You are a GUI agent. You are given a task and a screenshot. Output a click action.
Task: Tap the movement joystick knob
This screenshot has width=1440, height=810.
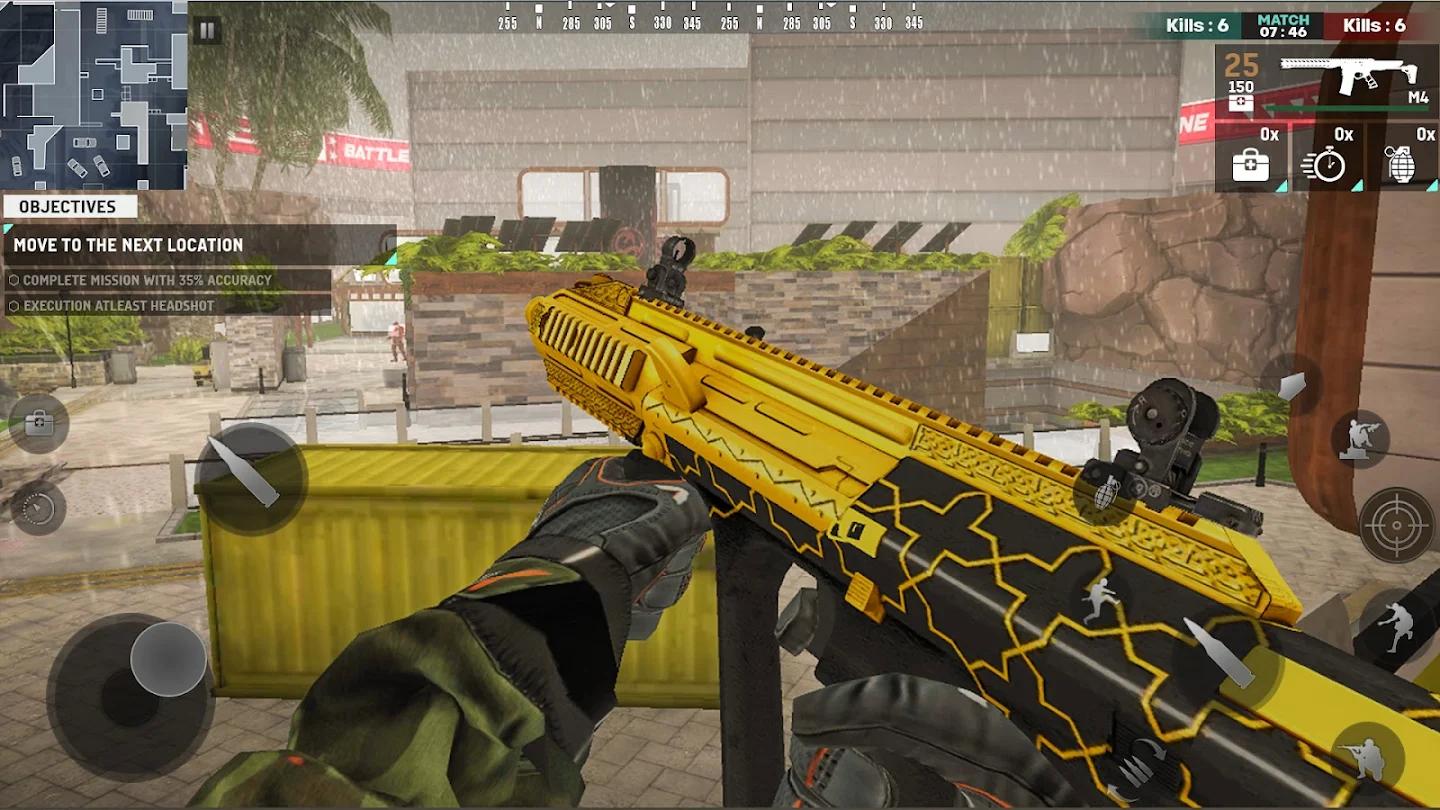[x=168, y=659]
